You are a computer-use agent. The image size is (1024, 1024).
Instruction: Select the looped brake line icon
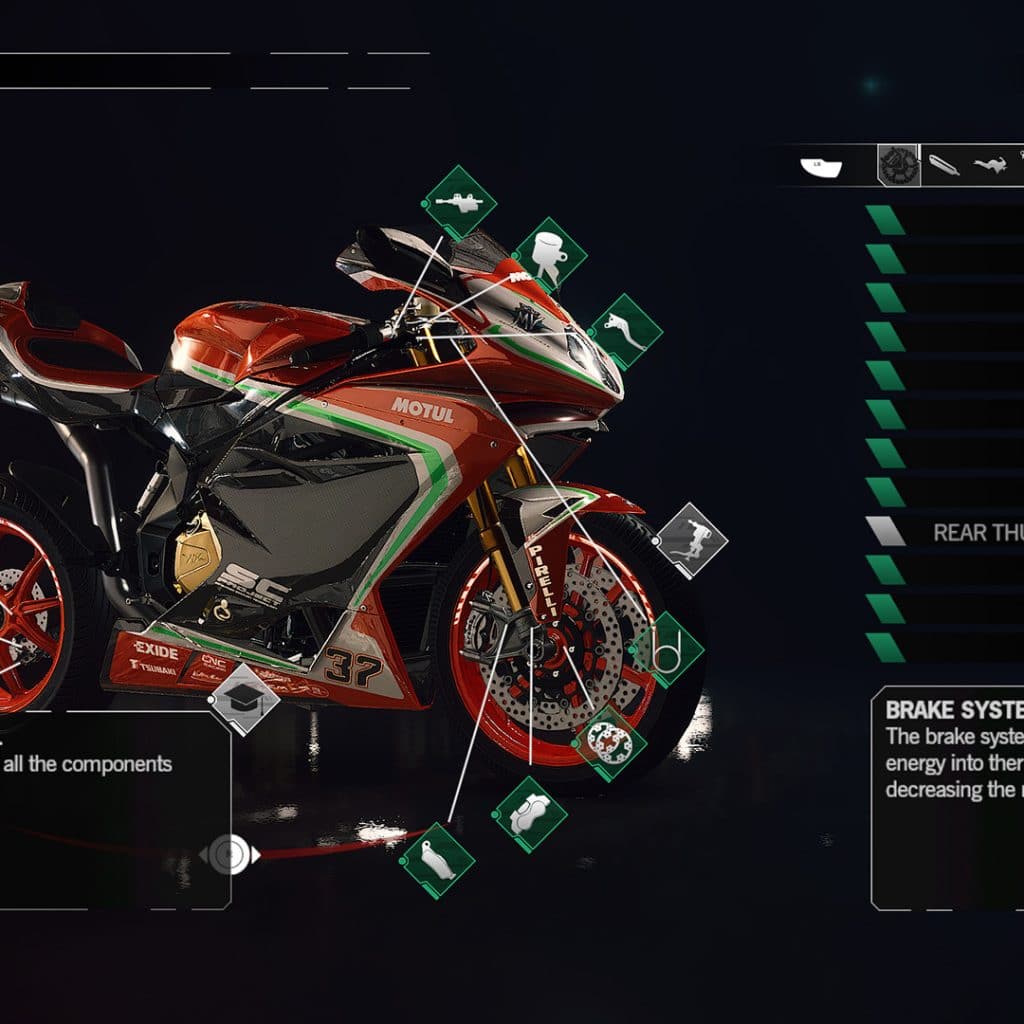(x=666, y=650)
